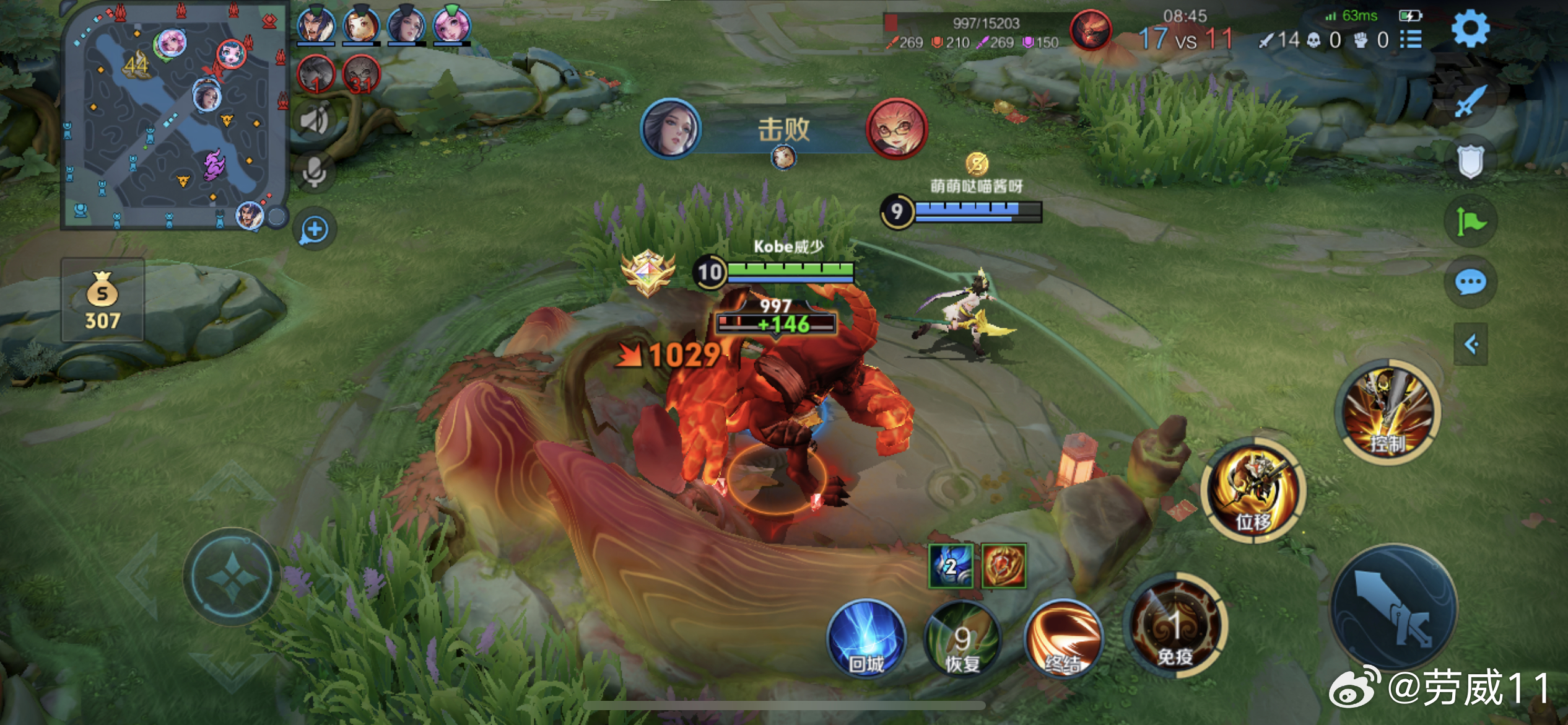
Task: Send the green flag gather signal
Action: coord(1470,221)
